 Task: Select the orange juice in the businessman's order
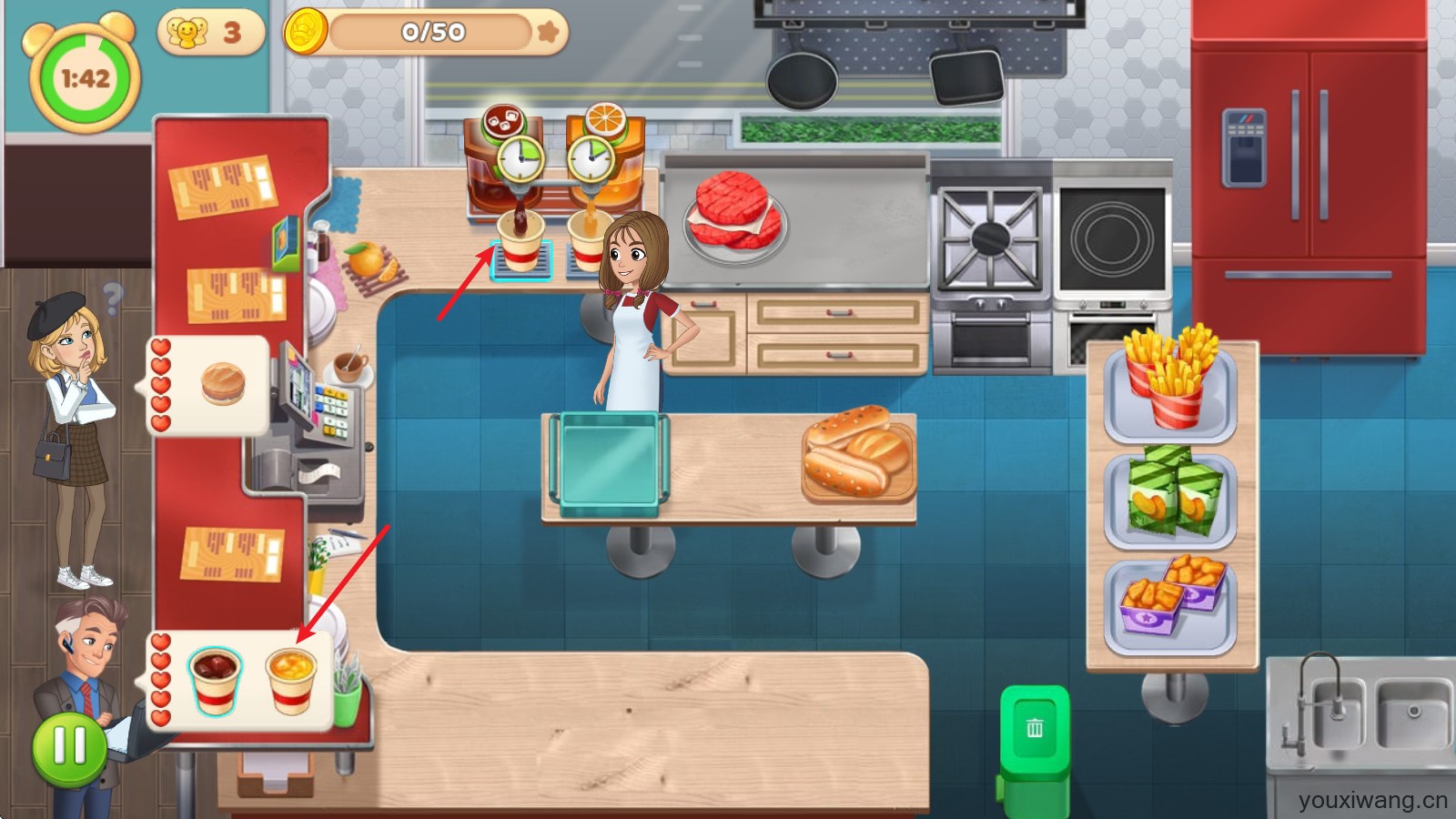coord(291,680)
